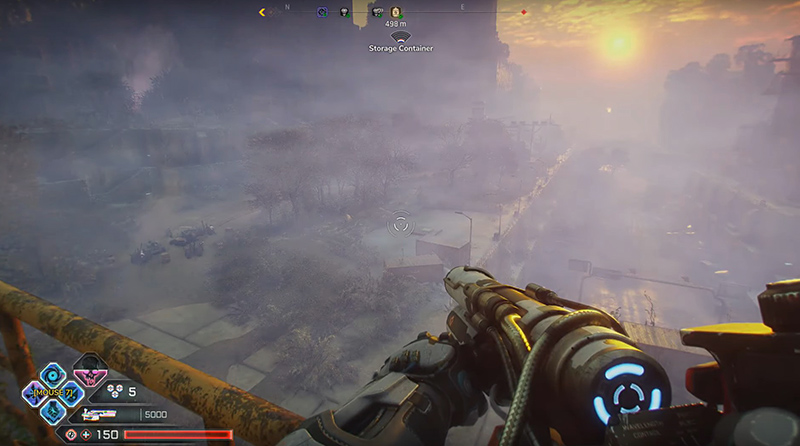The height and width of the screenshot is (446, 800).
Task: Click the three-orb consumable icon
Action: 114,393
